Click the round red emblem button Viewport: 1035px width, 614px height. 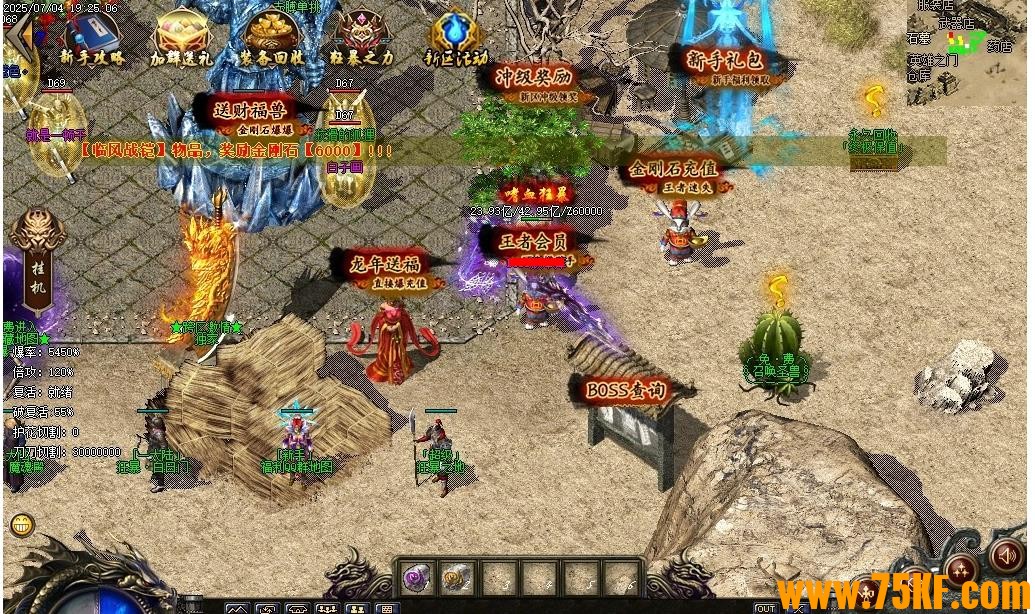click(961, 569)
